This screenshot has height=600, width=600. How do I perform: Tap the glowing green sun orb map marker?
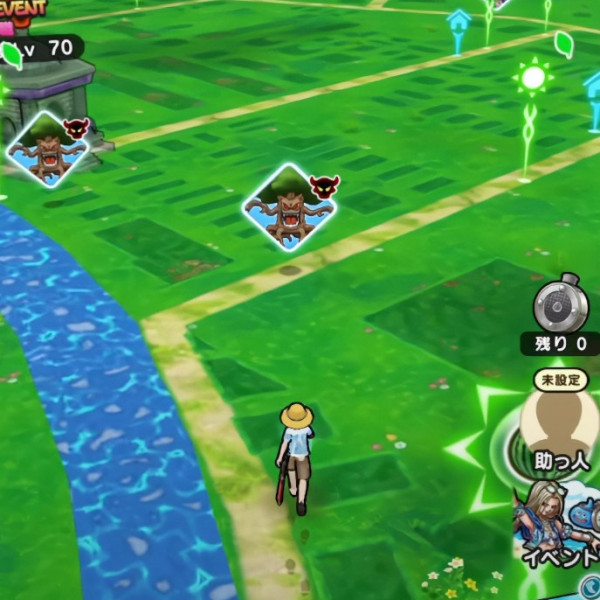pos(532,78)
